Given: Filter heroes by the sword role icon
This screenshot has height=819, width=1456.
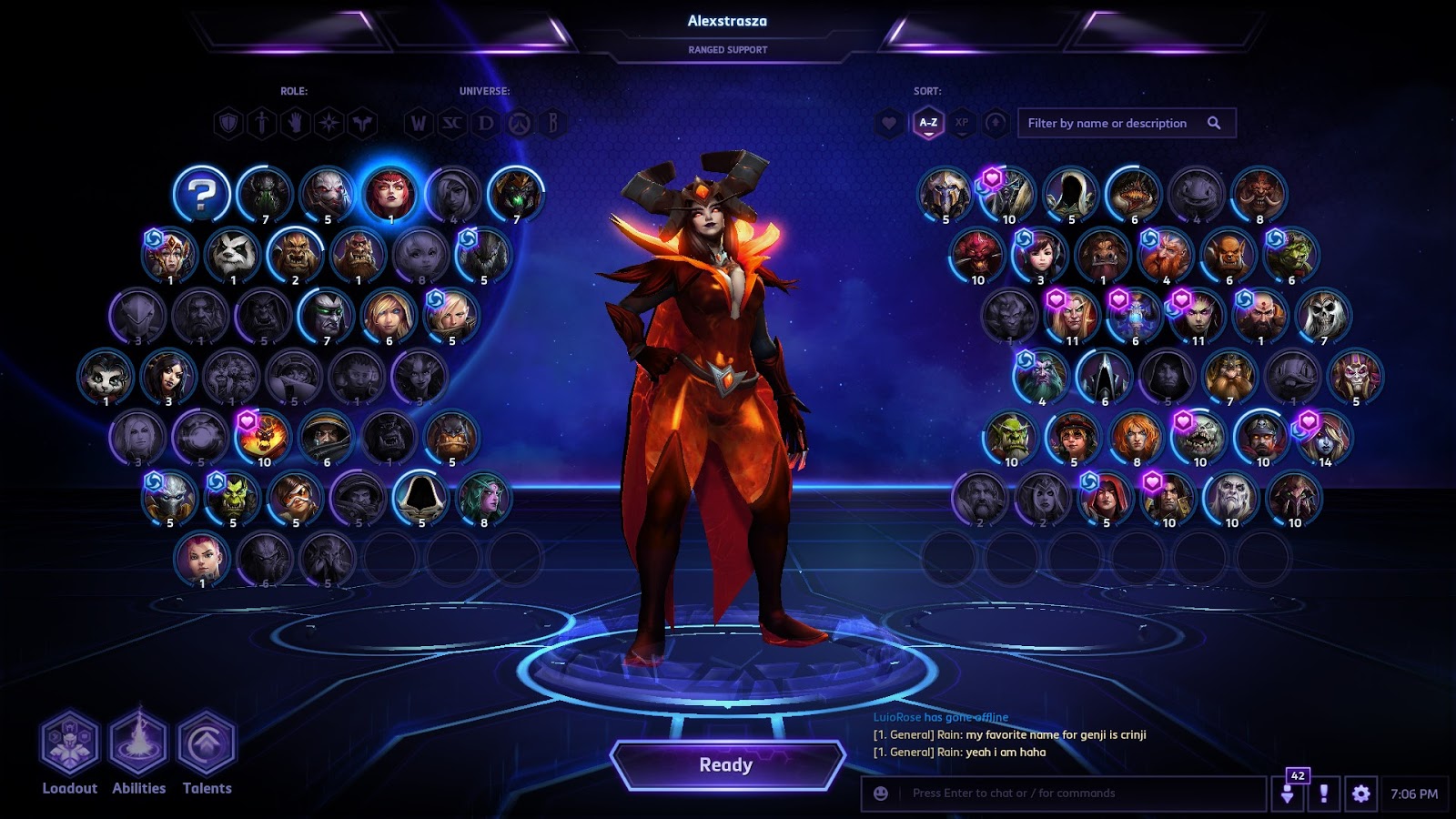Looking at the screenshot, I should 262,123.
